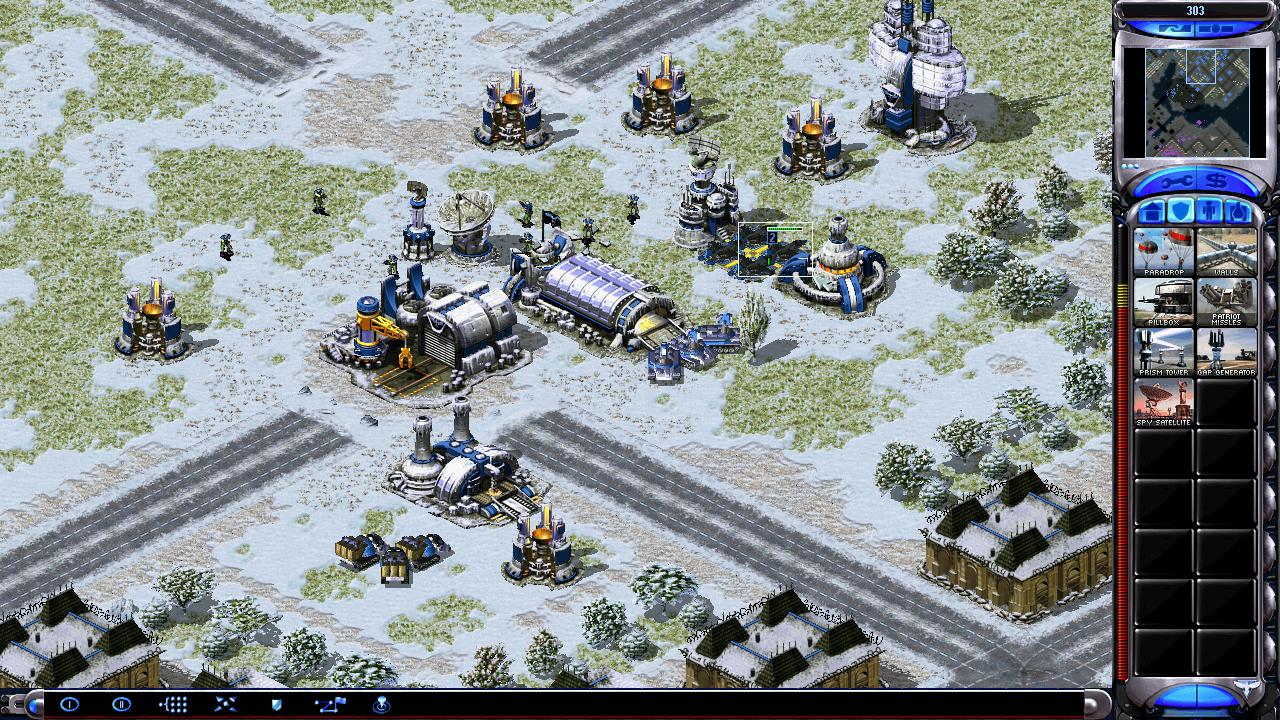
Task: Select the Paradrop support power
Action: tap(1164, 252)
